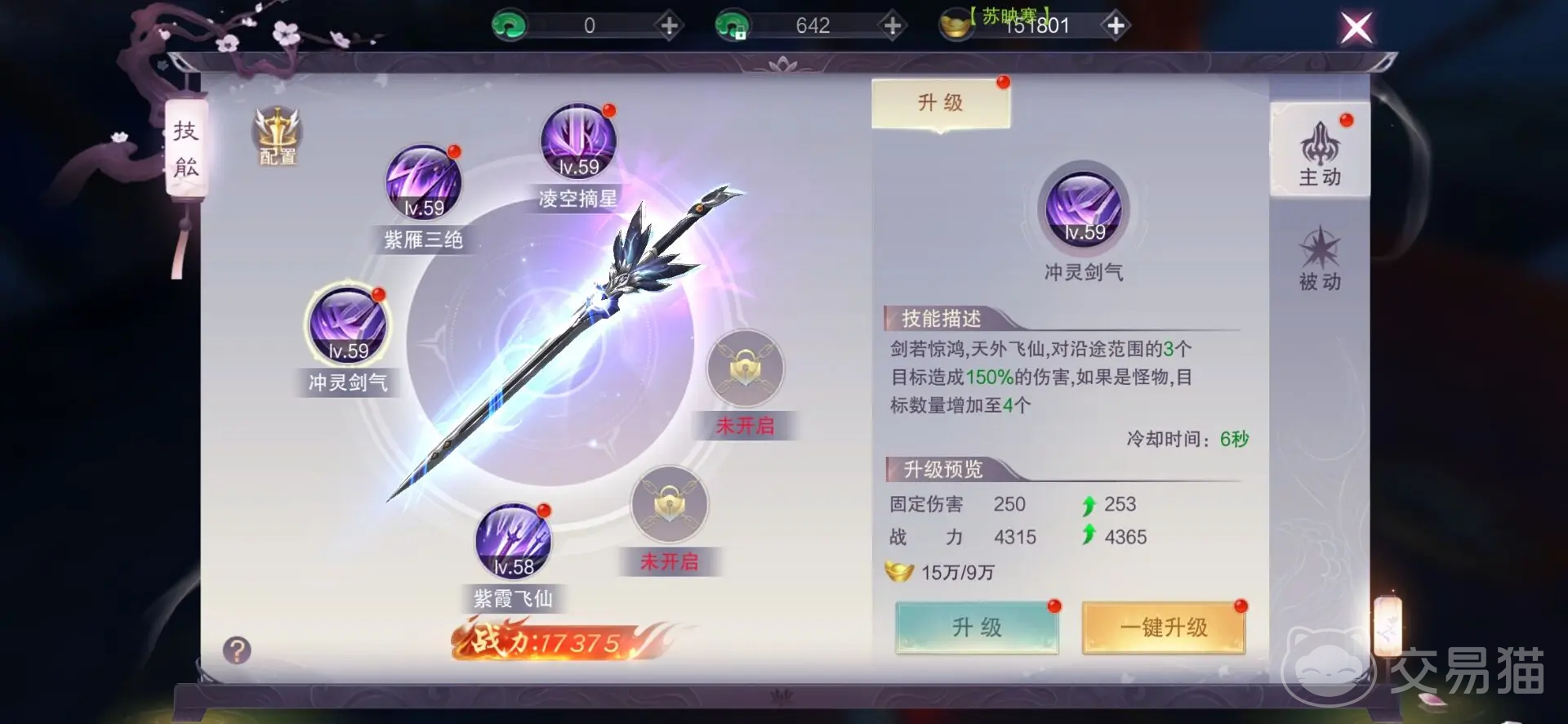Screen dimensions: 1568x724
Task: Click the upper locked 未开启 skill slot
Action: pyautogui.click(x=746, y=369)
